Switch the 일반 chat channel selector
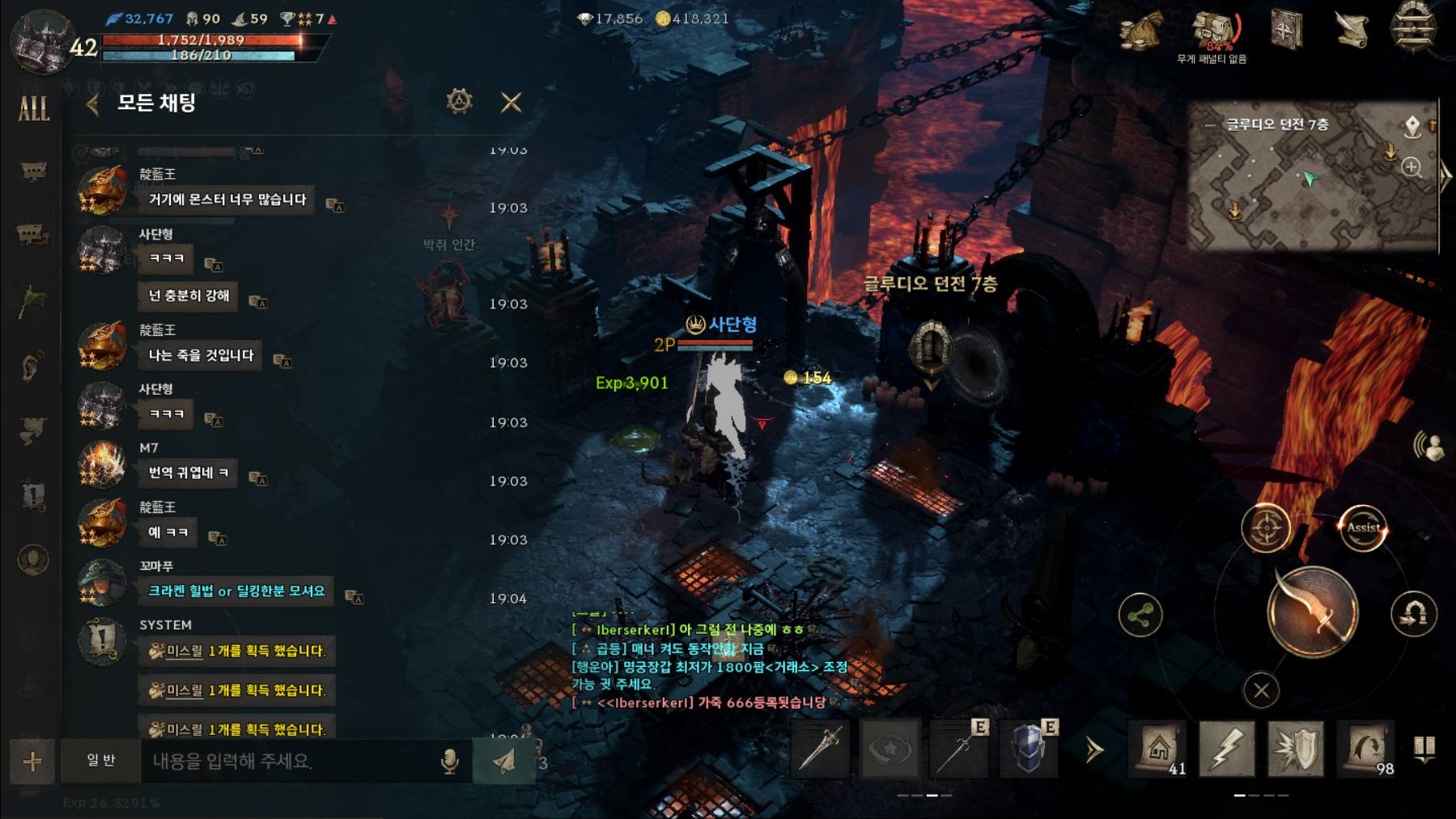 click(x=101, y=761)
